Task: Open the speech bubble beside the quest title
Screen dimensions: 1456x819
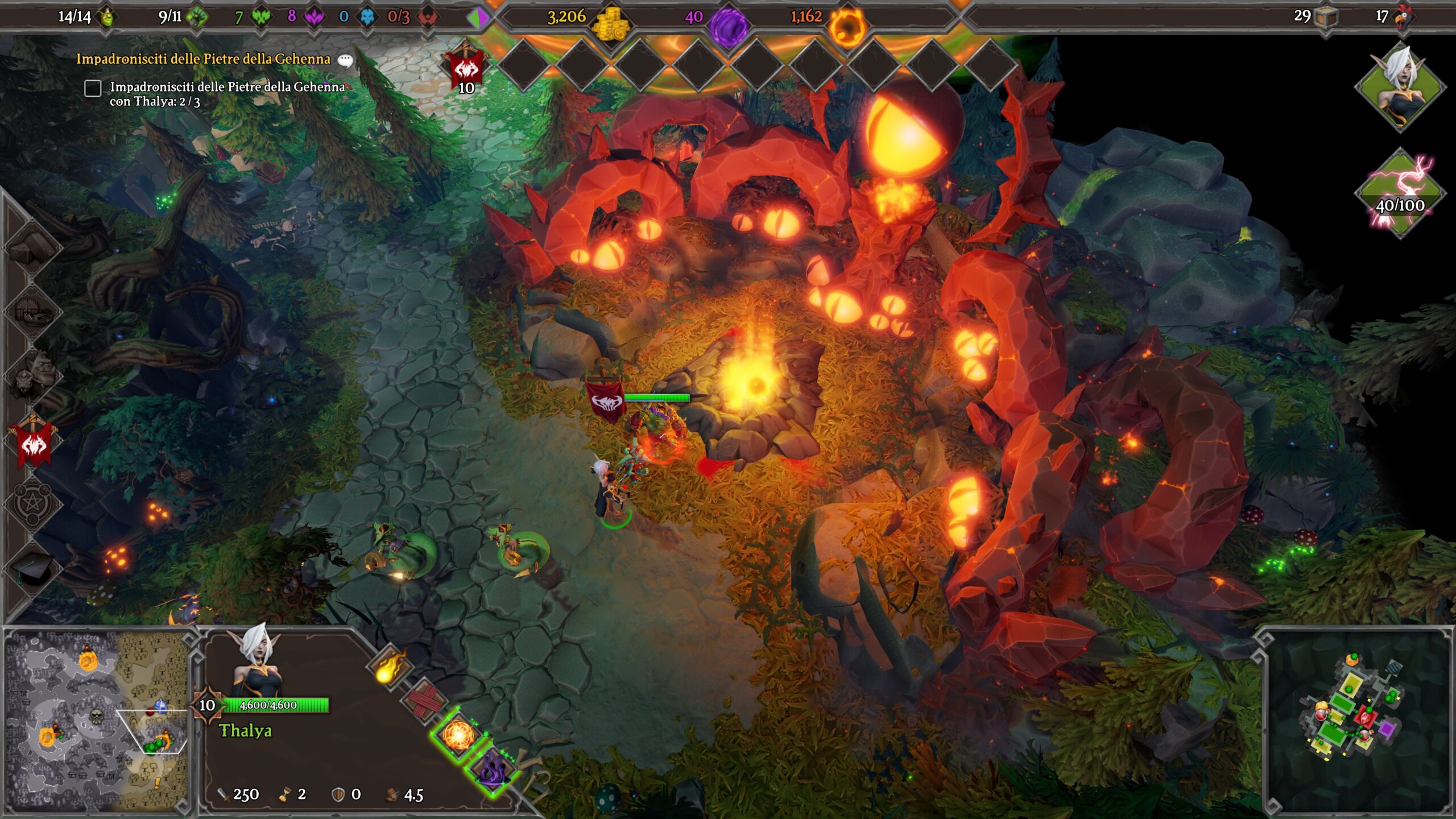Action: pyautogui.click(x=345, y=60)
